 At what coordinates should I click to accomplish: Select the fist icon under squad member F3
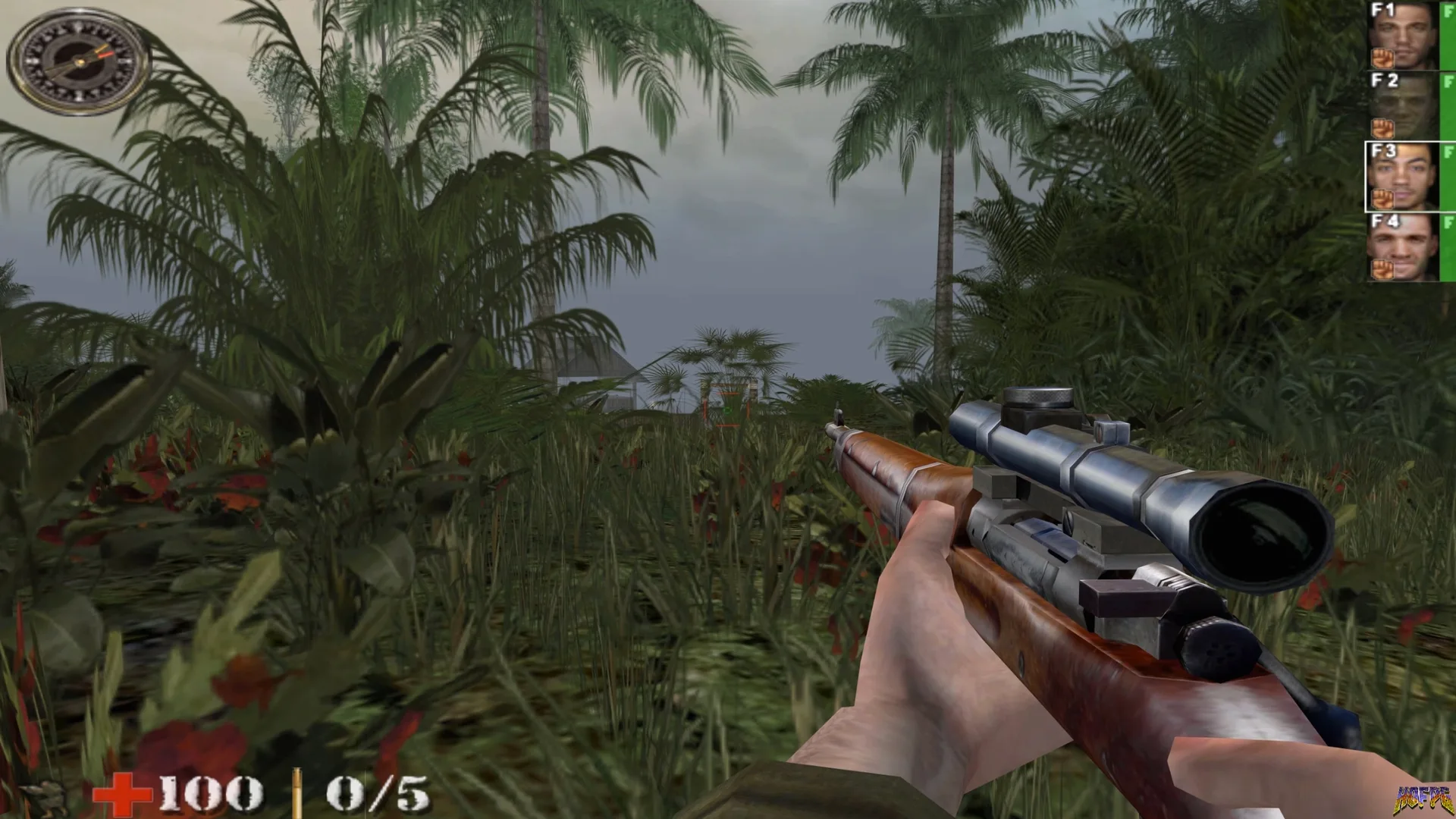(x=1383, y=199)
